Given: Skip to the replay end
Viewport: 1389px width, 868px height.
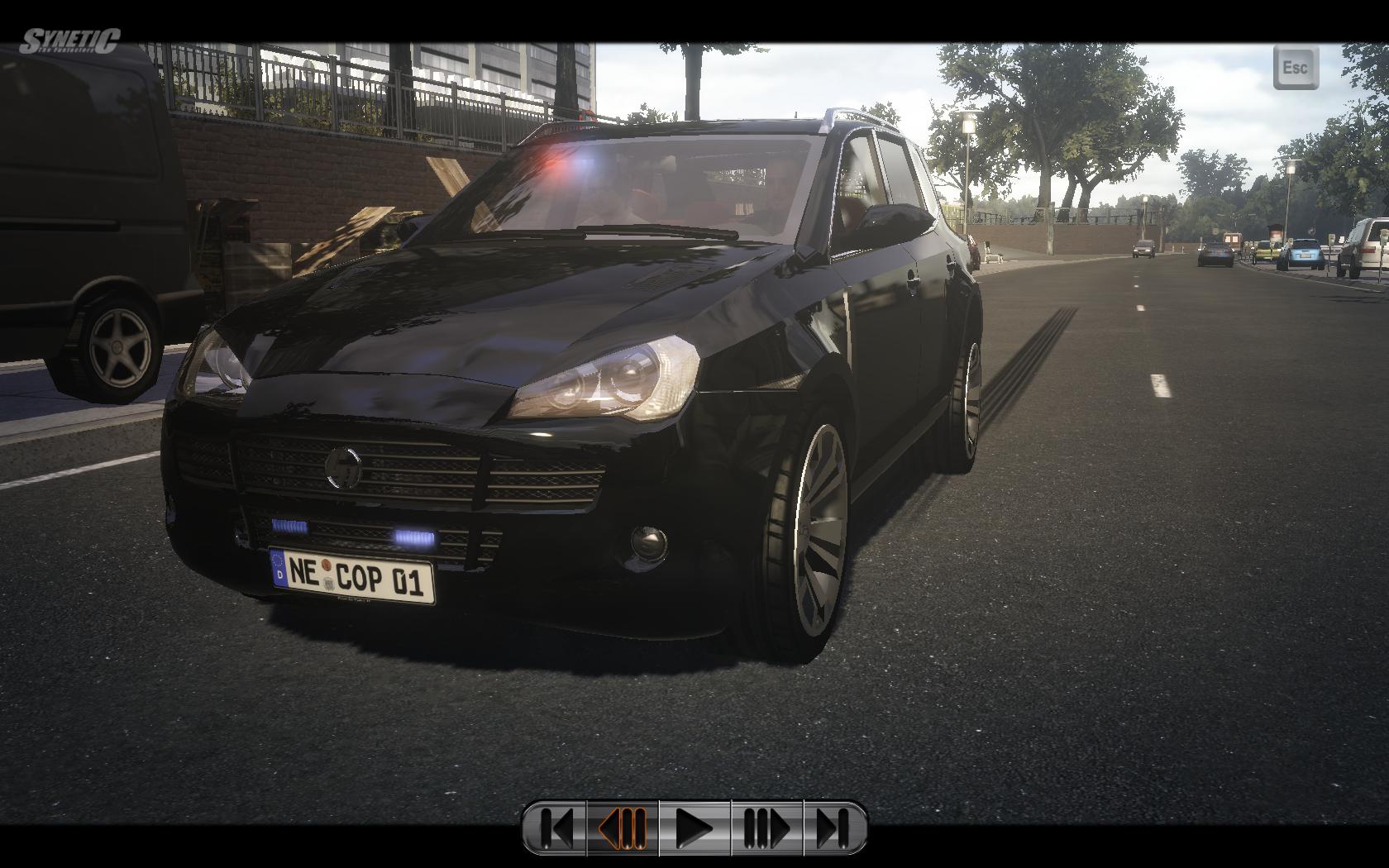Looking at the screenshot, I should point(835,827).
